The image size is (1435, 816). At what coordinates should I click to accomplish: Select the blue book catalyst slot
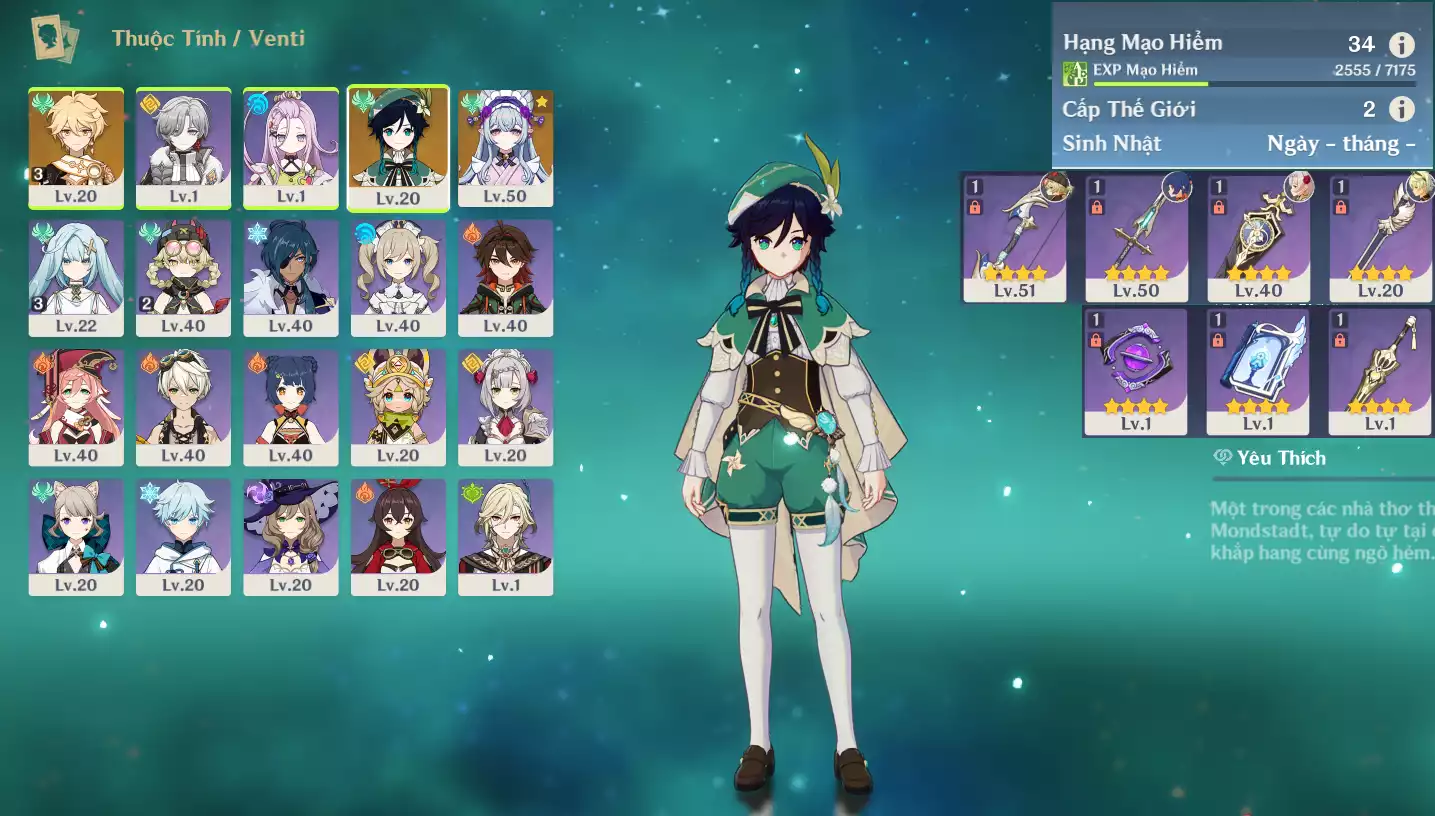[1257, 371]
